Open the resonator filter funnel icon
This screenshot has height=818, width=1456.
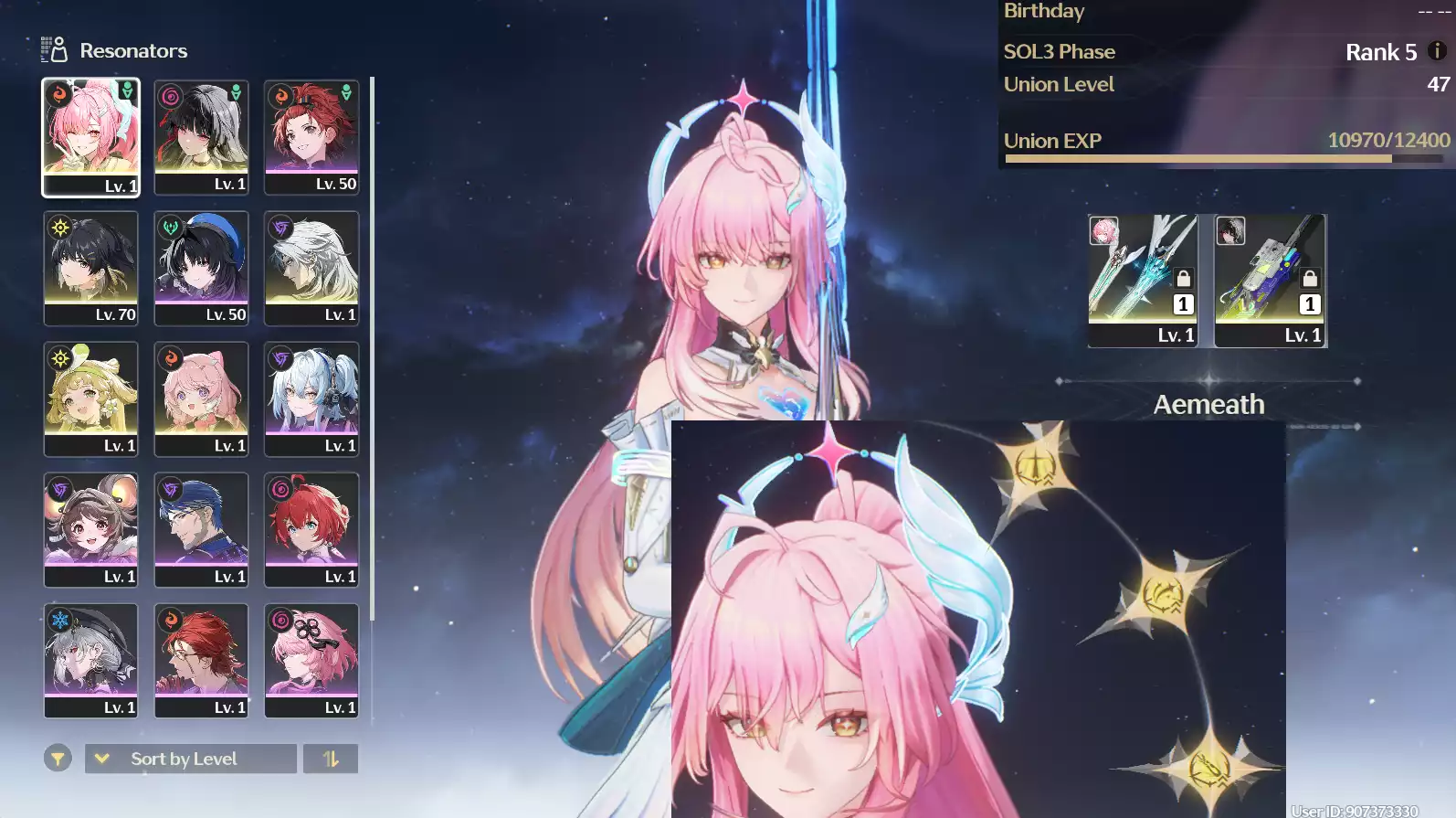coord(57,758)
